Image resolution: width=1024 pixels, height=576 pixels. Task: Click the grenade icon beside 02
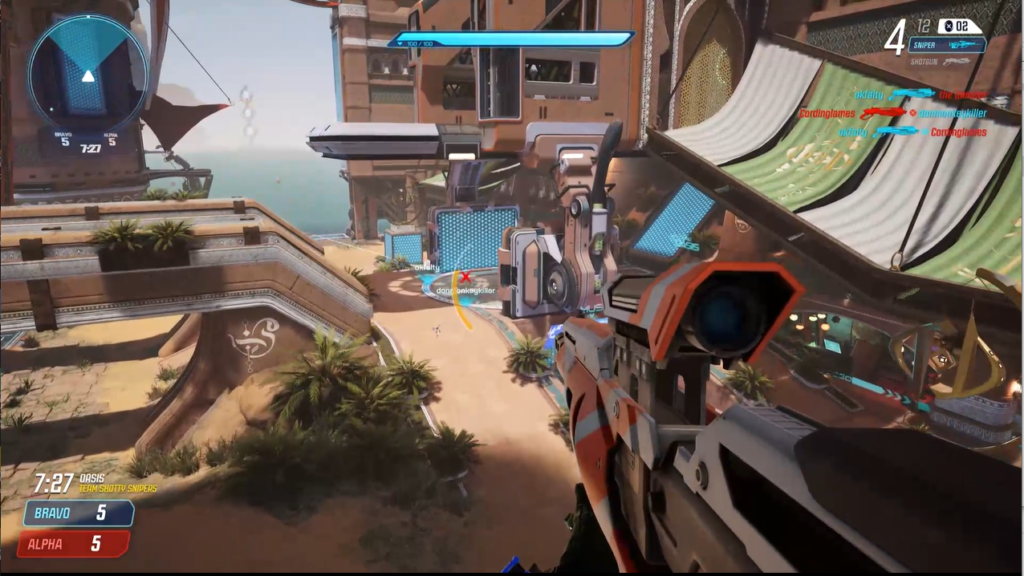(x=947, y=26)
